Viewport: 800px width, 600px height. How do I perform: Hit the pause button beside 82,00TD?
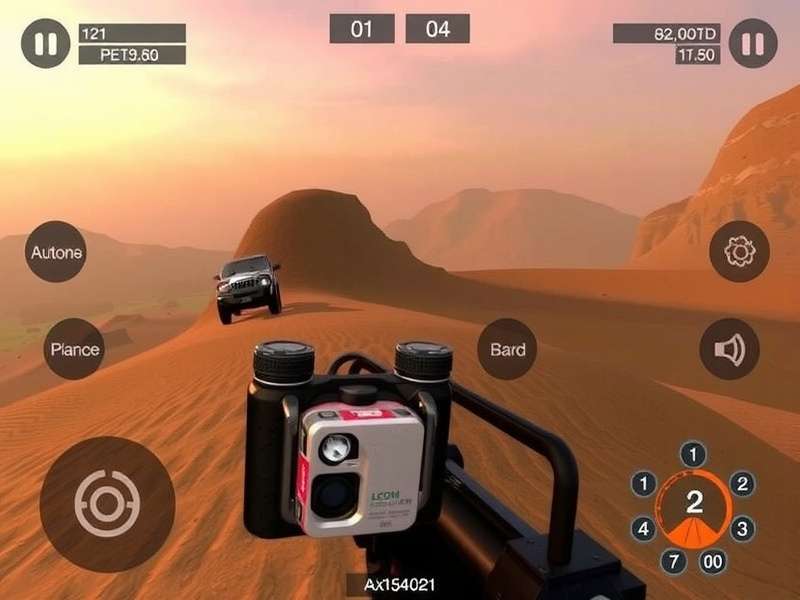point(753,44)
